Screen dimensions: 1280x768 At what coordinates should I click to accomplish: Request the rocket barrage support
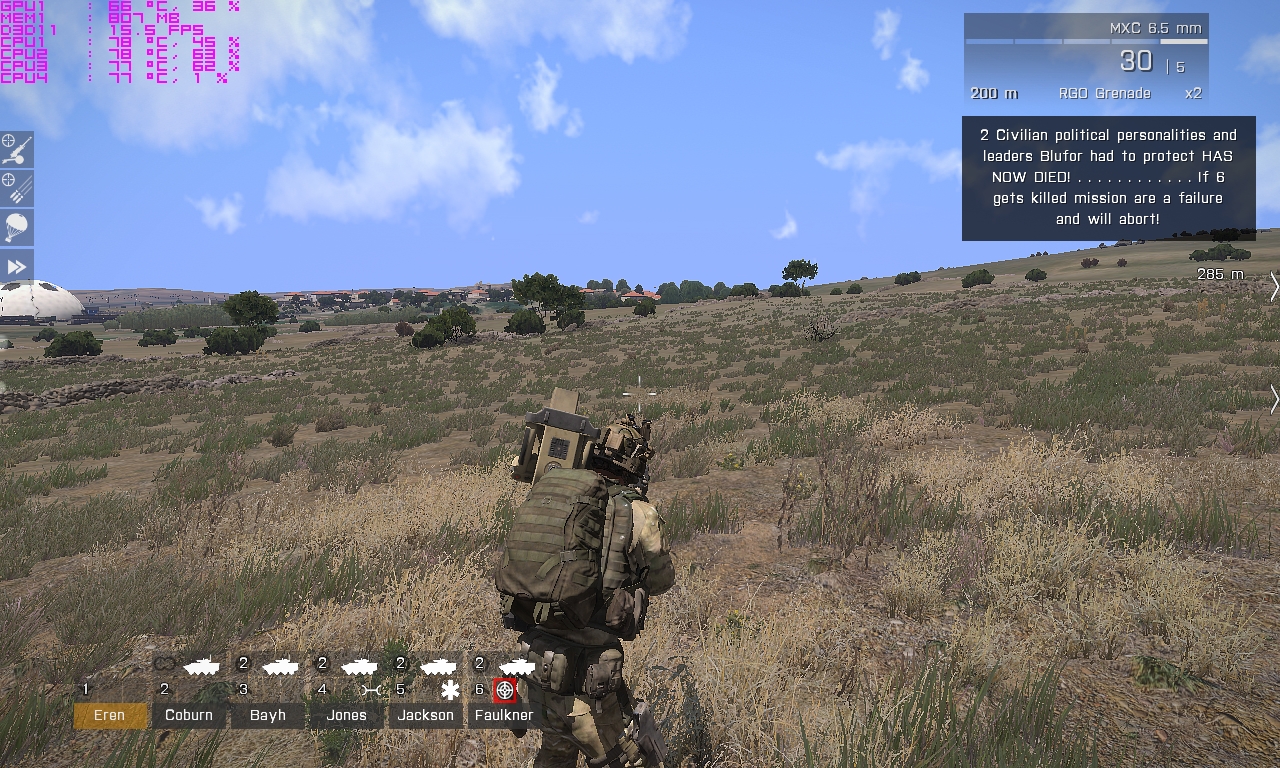pyautogui.click(x=16, y=188)
